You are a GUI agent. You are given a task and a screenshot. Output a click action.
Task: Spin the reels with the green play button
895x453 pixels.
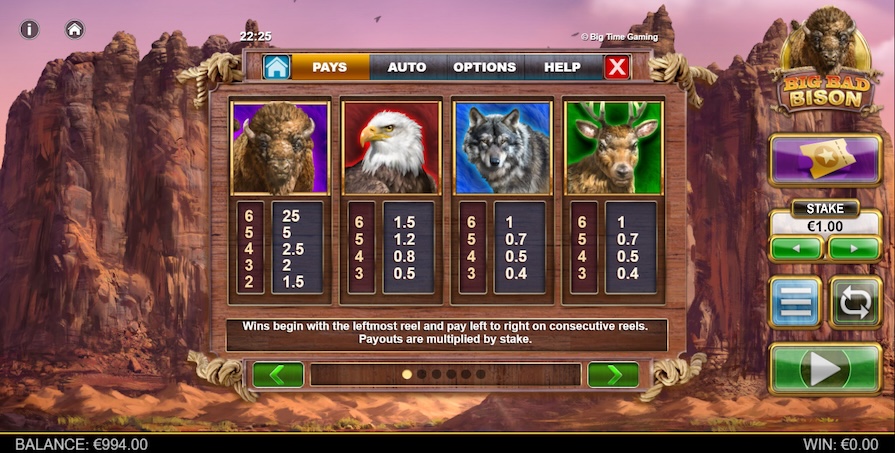[825, 369]
